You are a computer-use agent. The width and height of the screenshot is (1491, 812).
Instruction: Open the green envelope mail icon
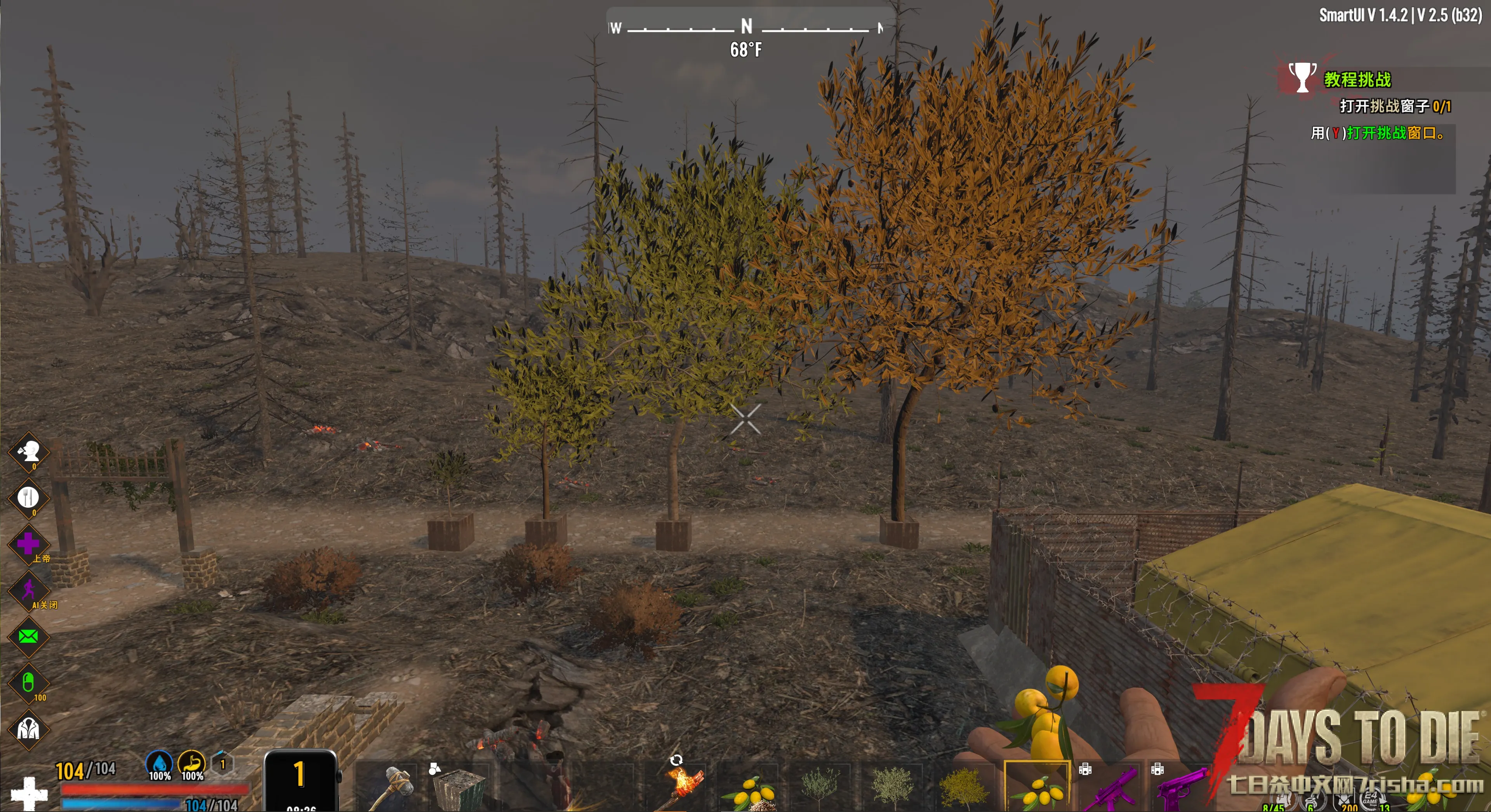click(28, 637)
